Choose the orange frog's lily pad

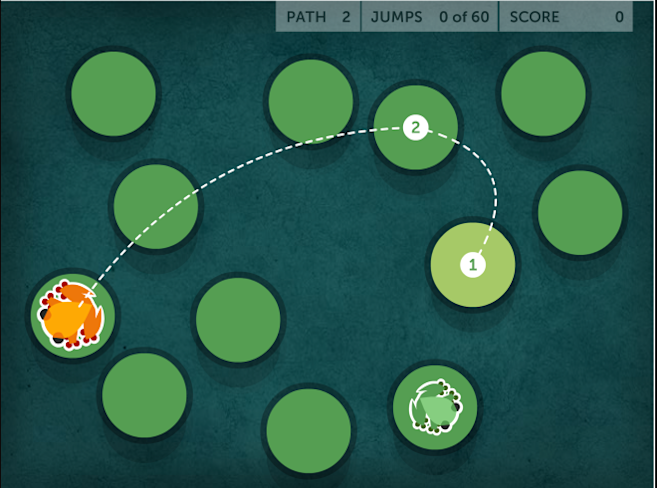72,314
